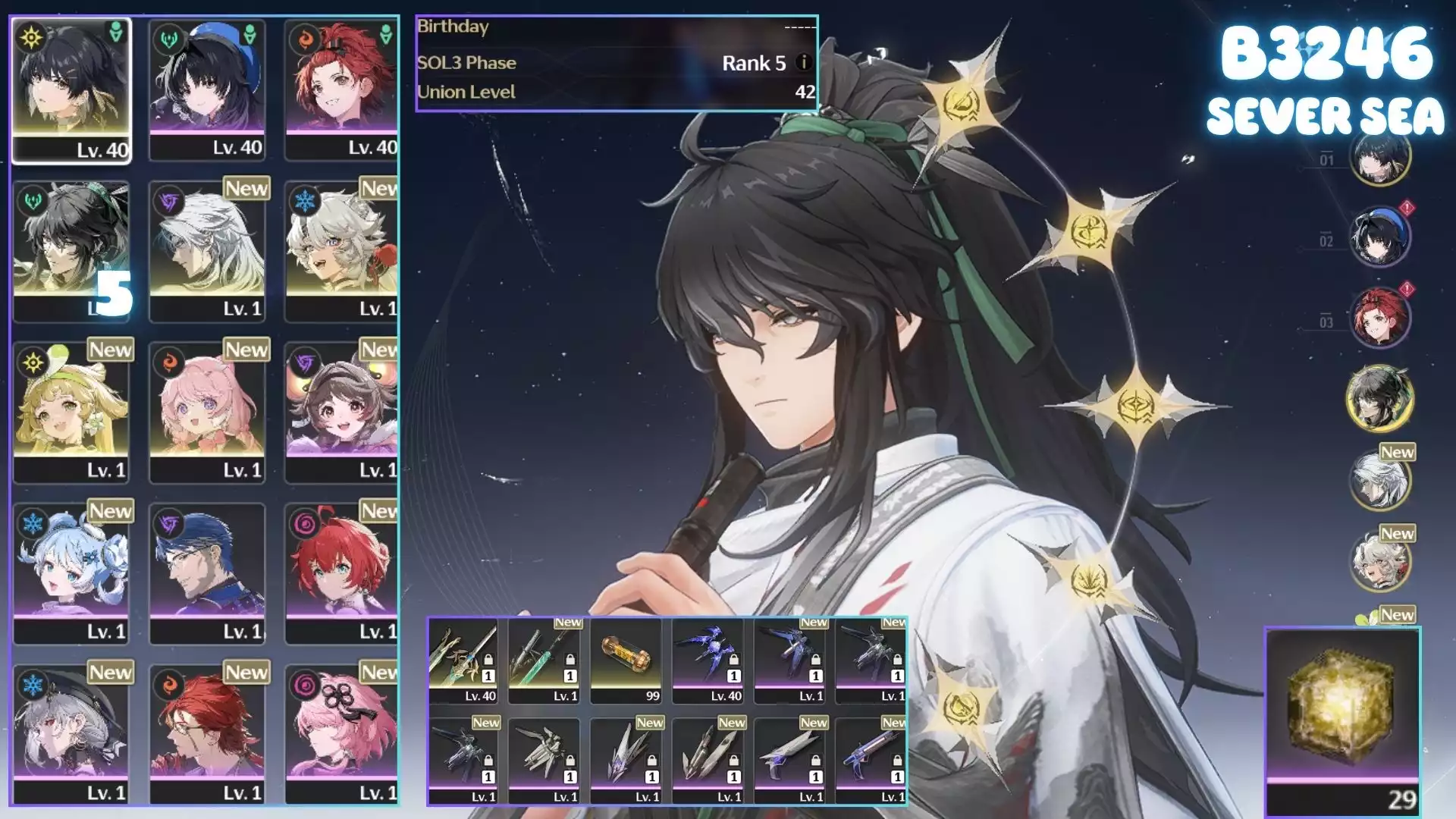
Task: Click the golden tube item with 99
Action: point(626,661)
